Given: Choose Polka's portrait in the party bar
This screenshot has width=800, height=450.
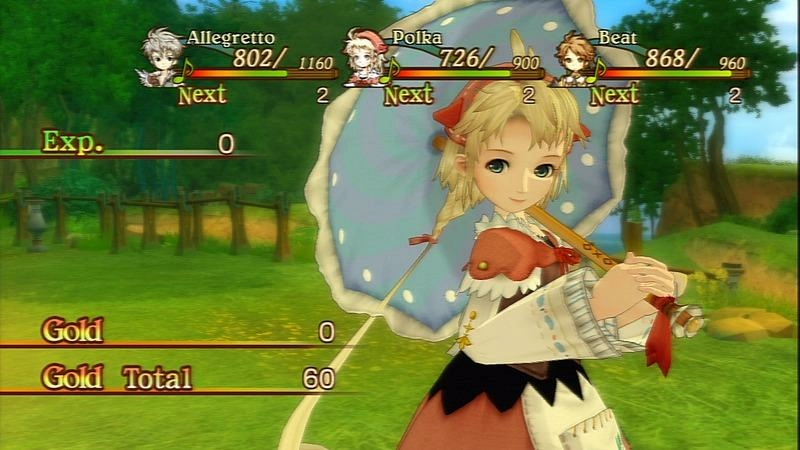Looking at the screenshot, I should (365, 58).
